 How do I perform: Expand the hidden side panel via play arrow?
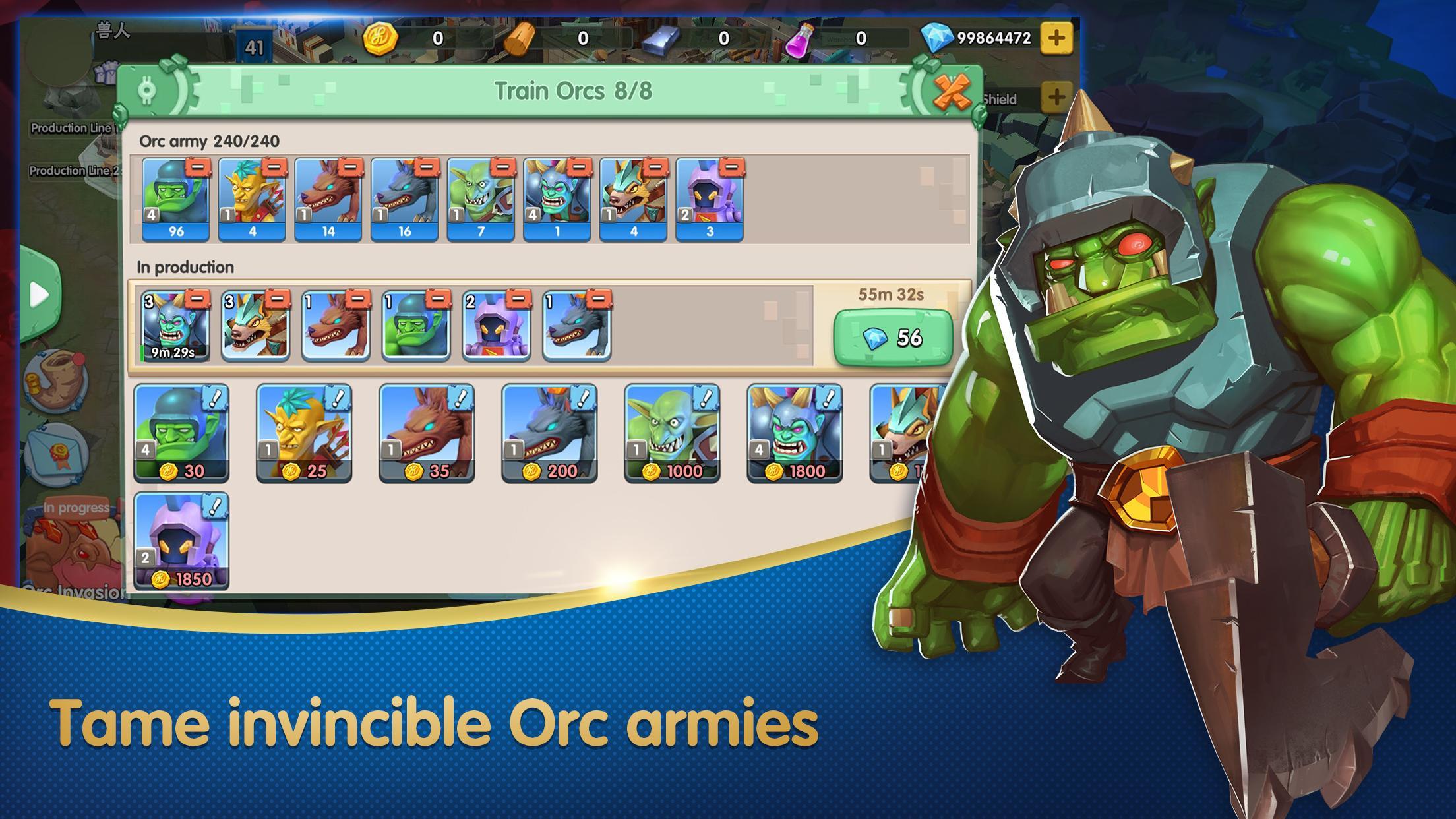click(x=40, y=296)
